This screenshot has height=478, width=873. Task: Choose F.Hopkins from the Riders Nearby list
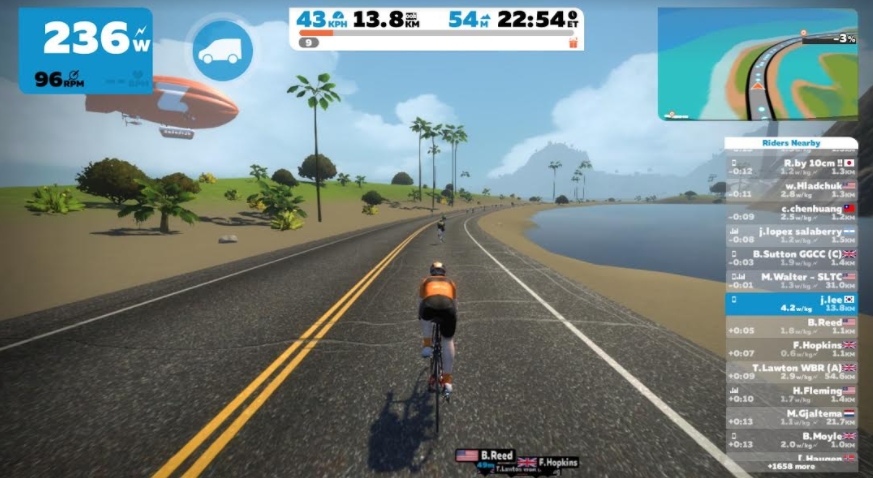791,349
